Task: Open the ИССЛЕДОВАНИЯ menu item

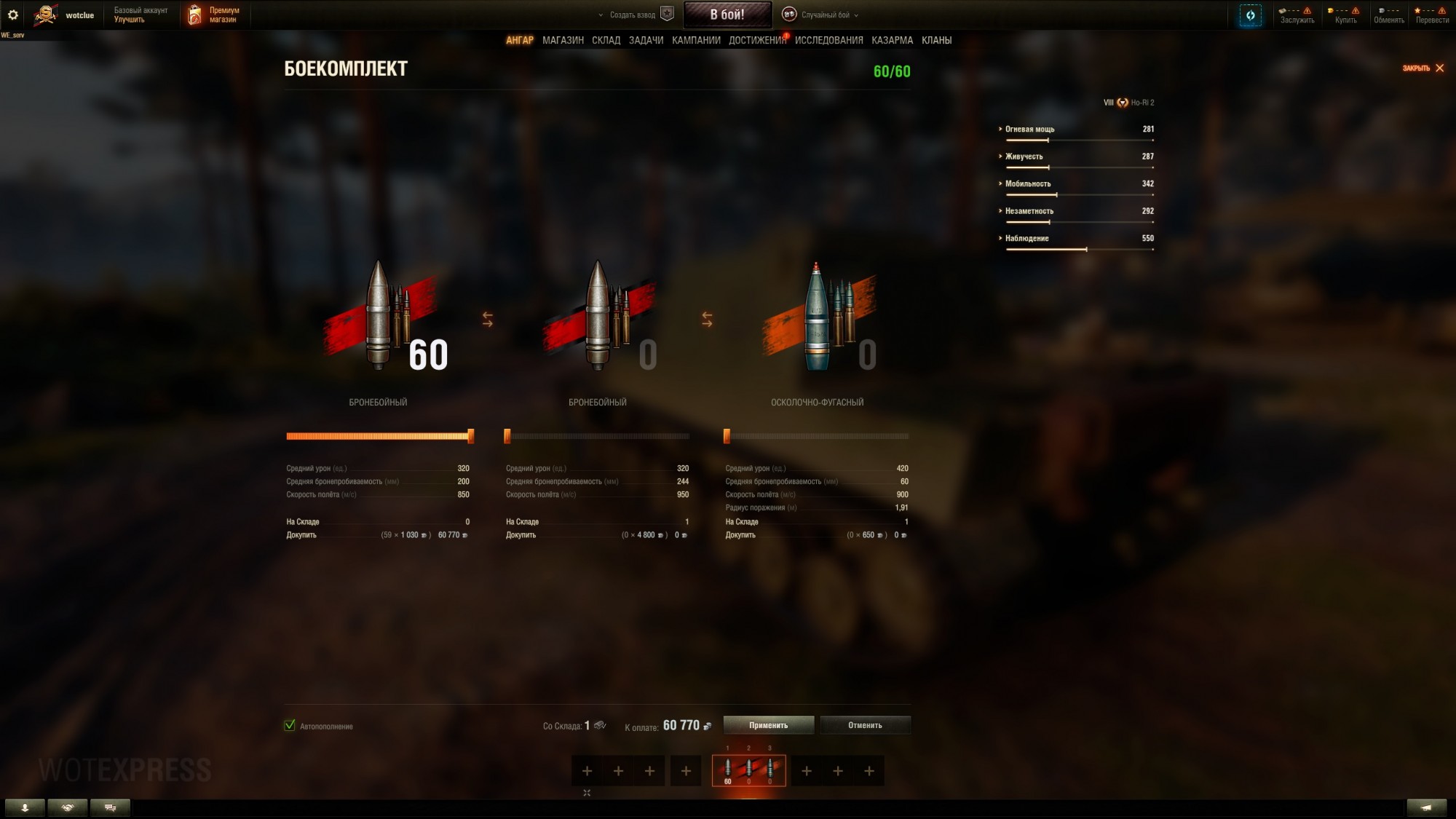Action: tap(828, 40)
